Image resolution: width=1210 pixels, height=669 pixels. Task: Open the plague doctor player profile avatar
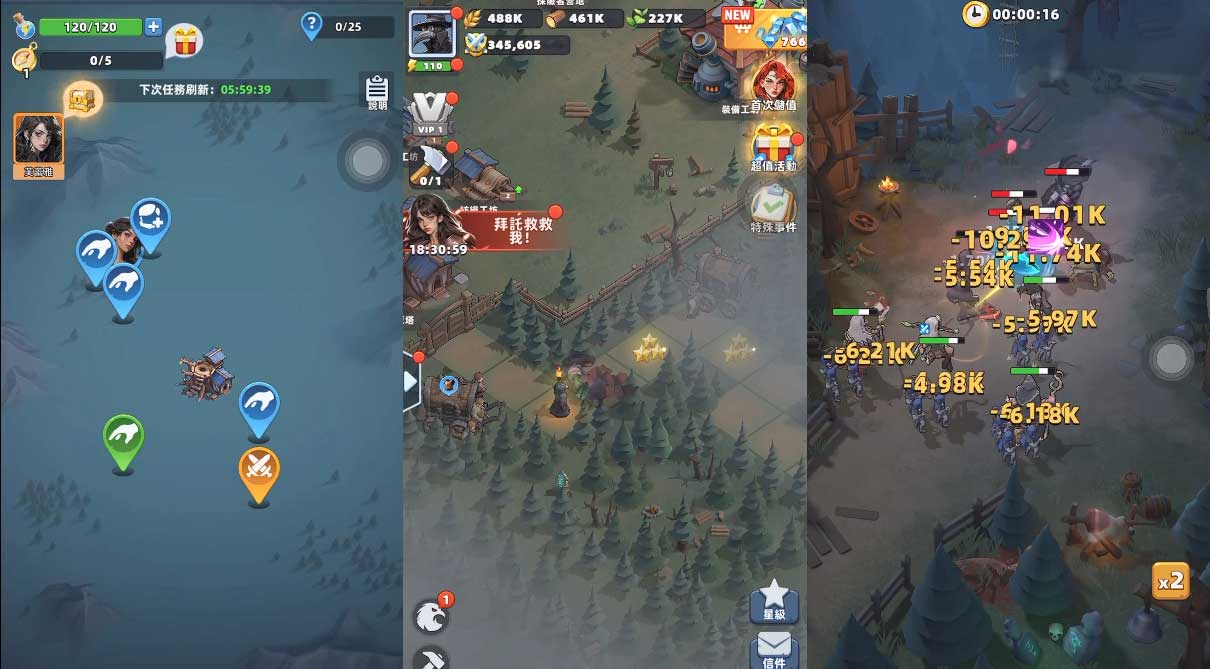(x=433, y=33)
